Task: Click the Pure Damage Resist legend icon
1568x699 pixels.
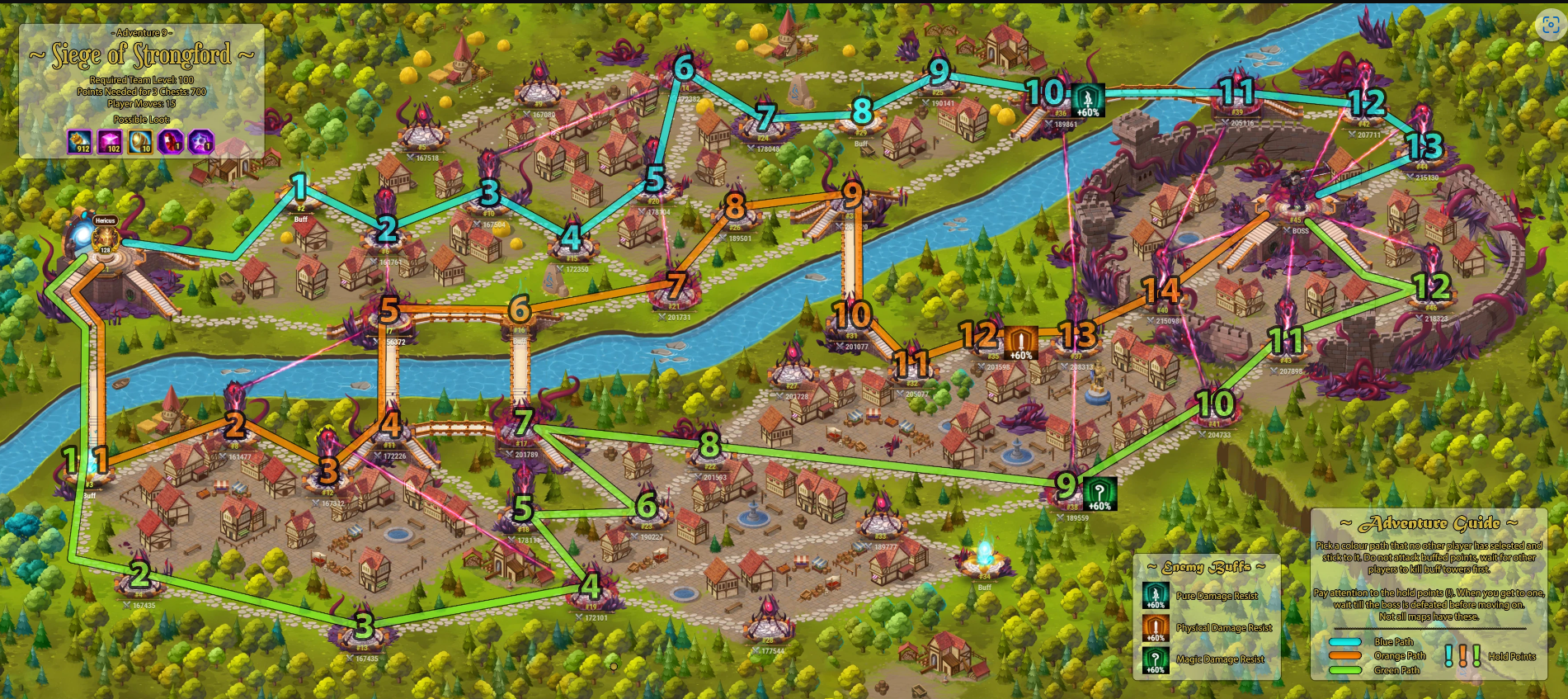Action: coord(1156,596)
